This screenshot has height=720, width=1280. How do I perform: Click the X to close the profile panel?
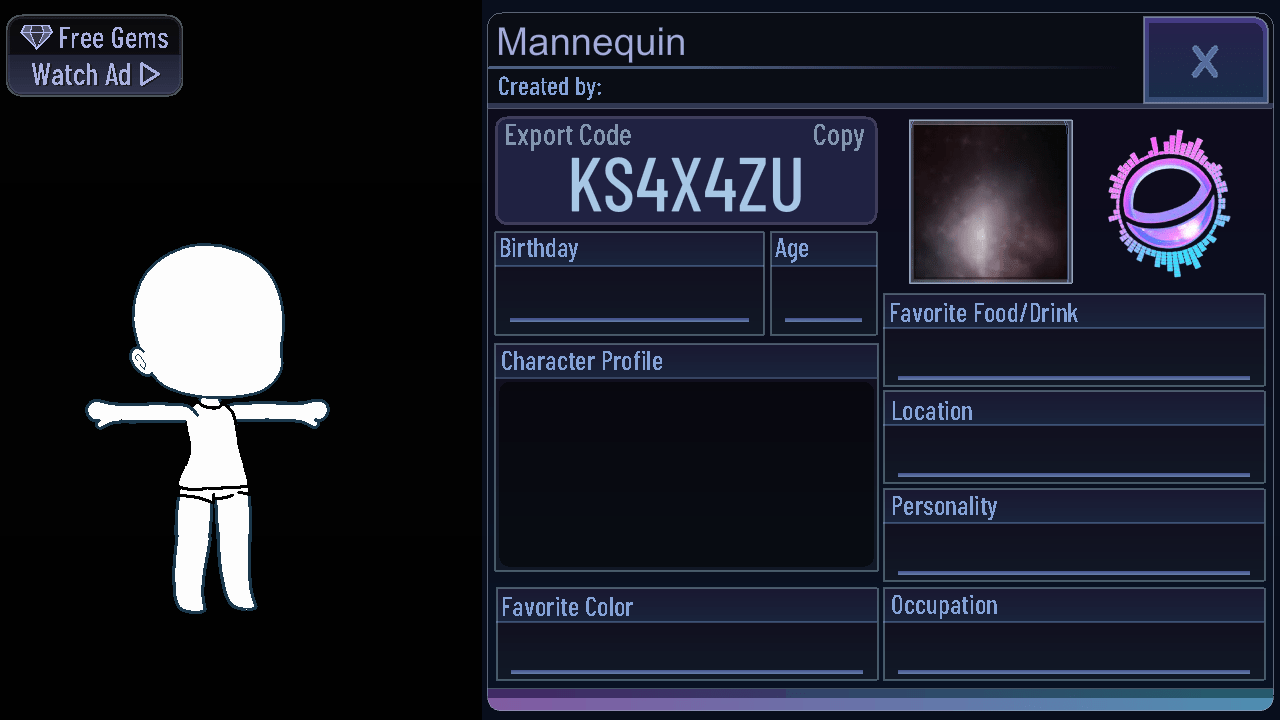point(1205,60)
